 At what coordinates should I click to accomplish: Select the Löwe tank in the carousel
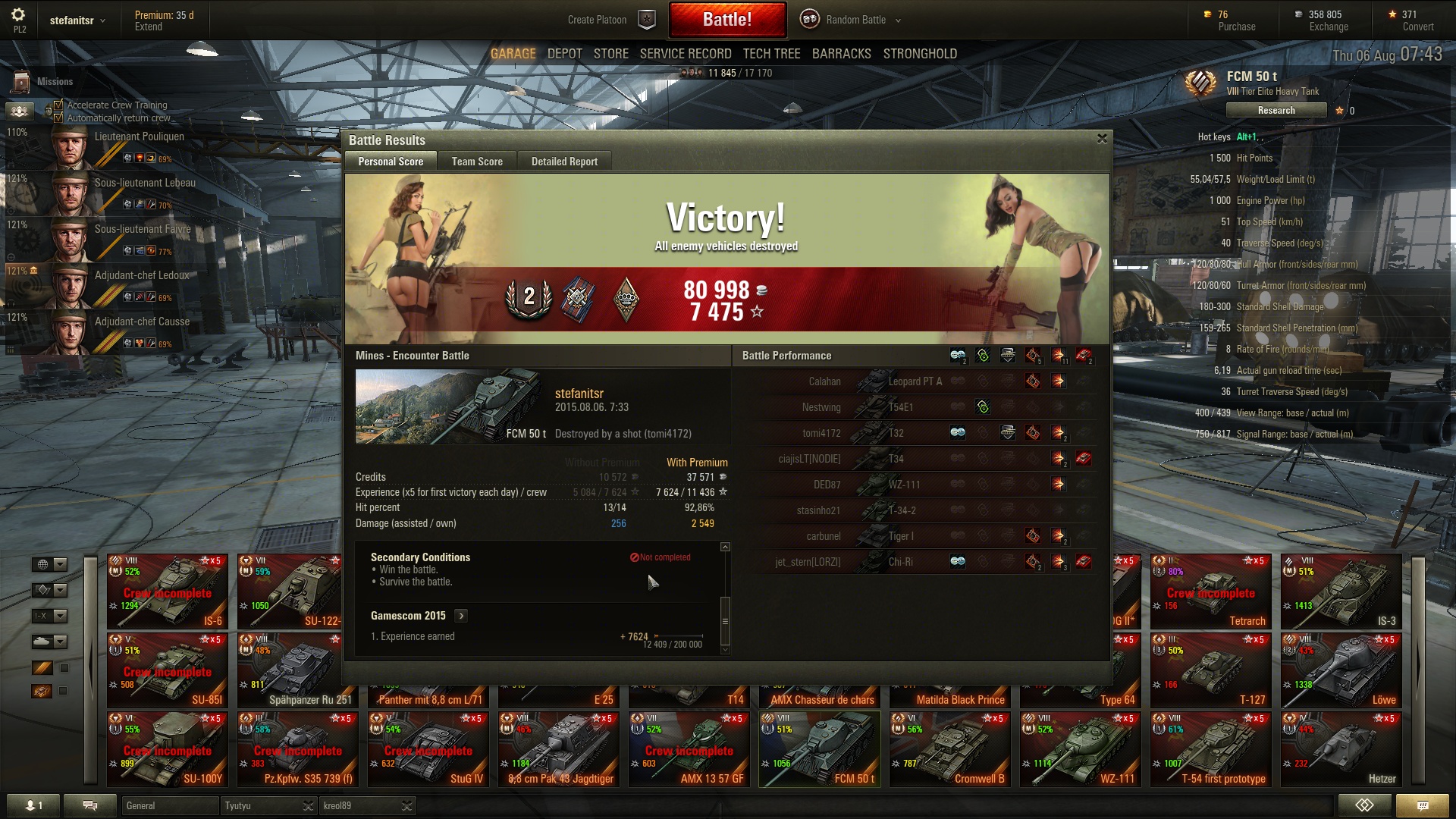1341,671
